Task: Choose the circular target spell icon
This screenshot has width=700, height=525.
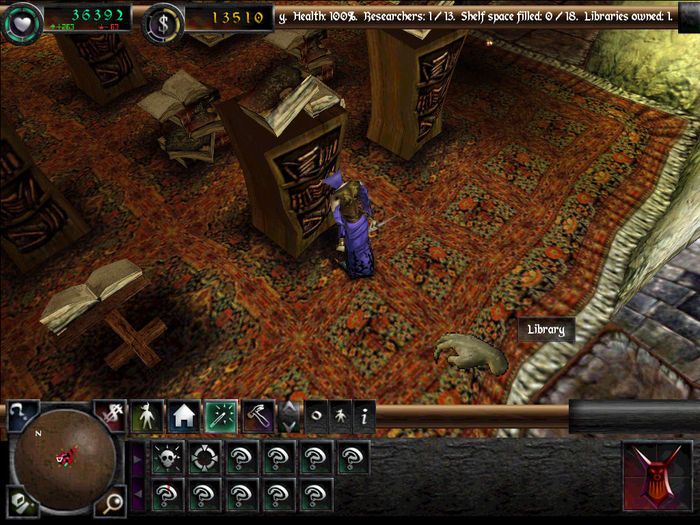Action: coord(203,458)
